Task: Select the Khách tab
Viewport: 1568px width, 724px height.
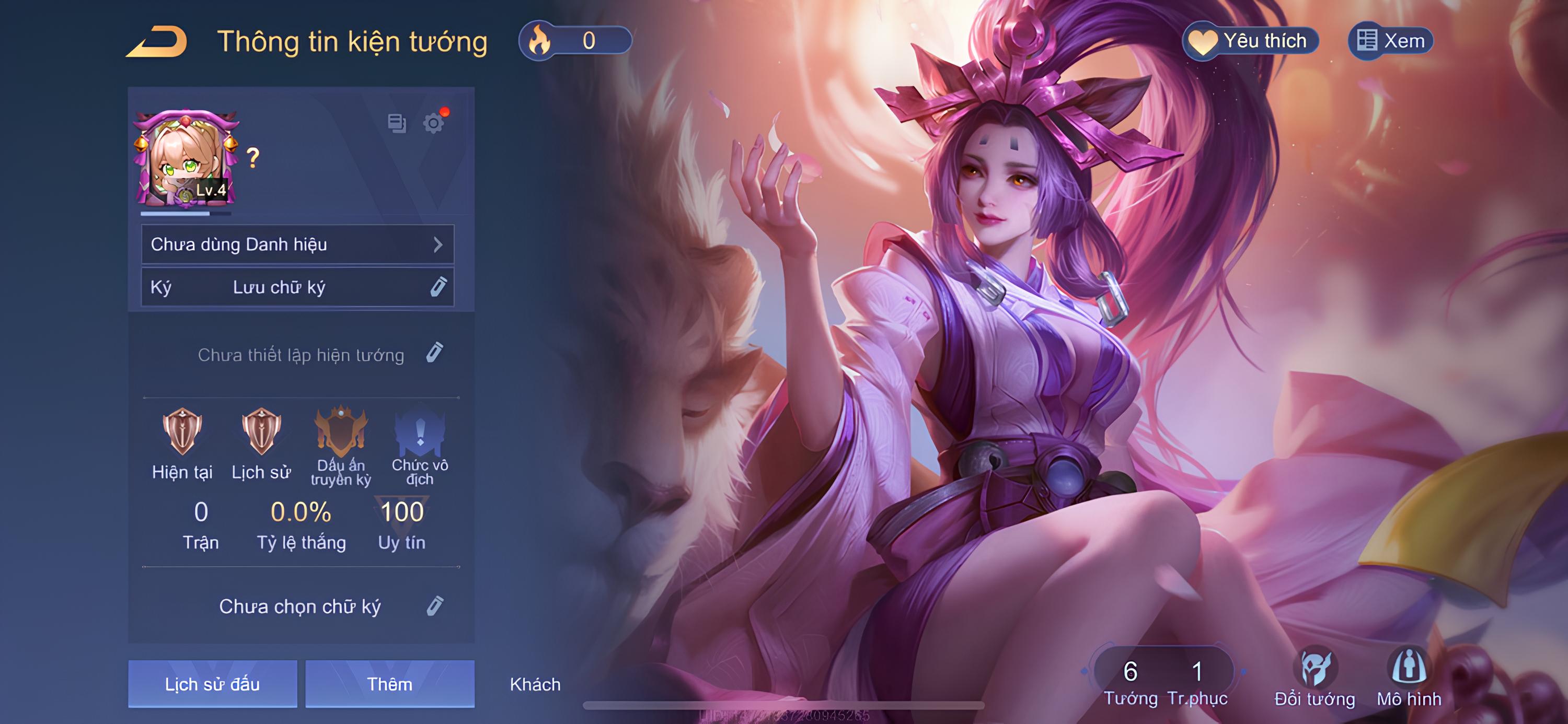Action: point(535,684)
